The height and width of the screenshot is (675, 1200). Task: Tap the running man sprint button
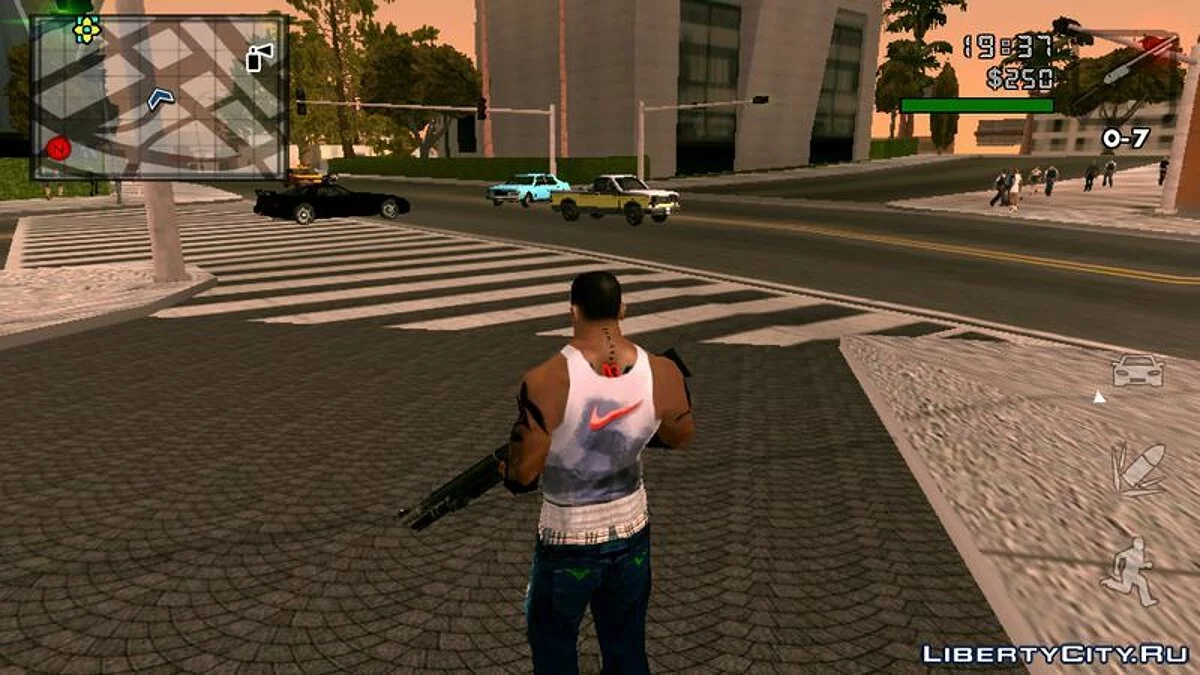click(1129, 572)
